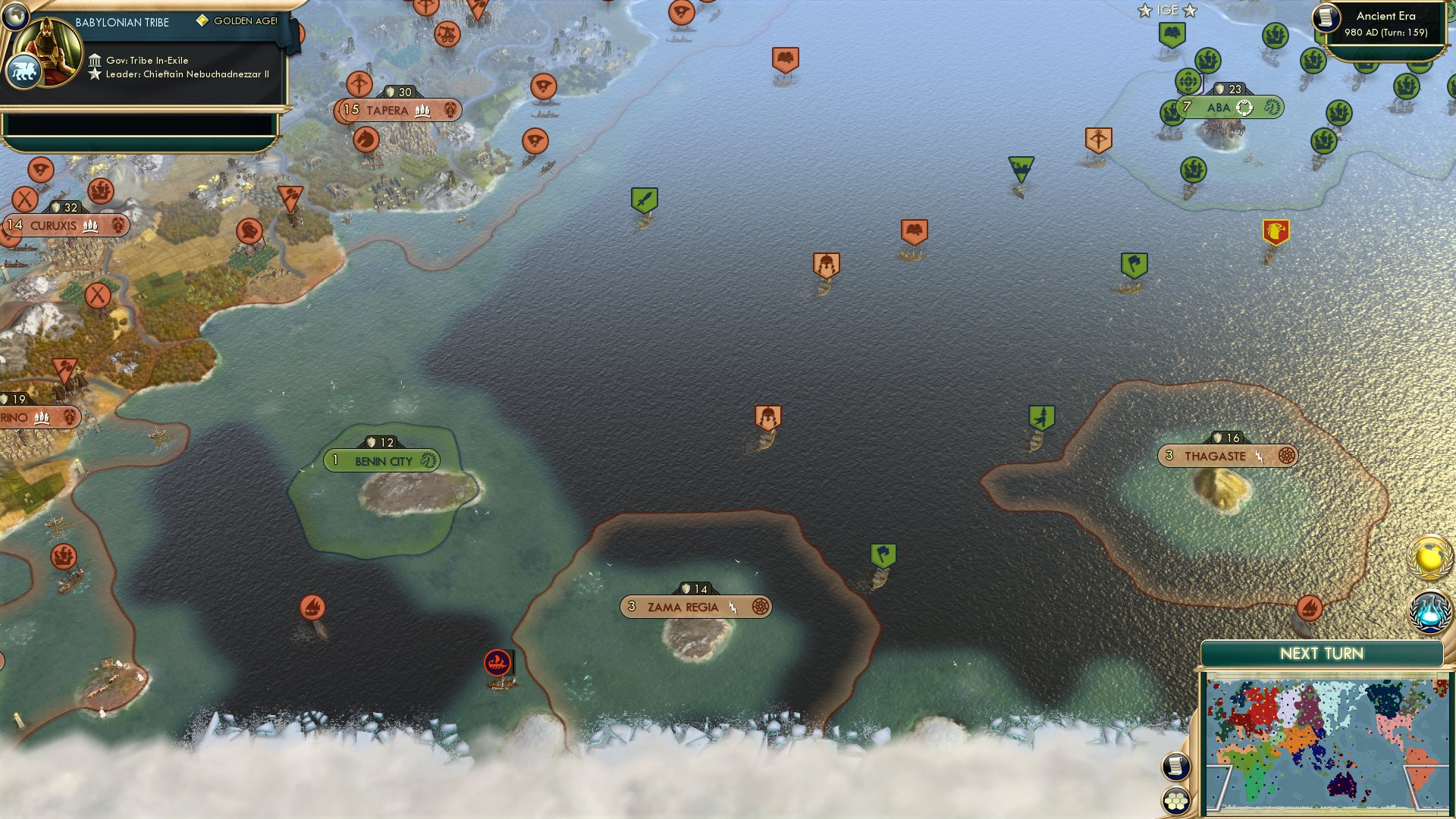Toggle strategic view with the hexagon icon
The width and height of the screenshot is (1456, 819).
click(x=1175, y=800)
